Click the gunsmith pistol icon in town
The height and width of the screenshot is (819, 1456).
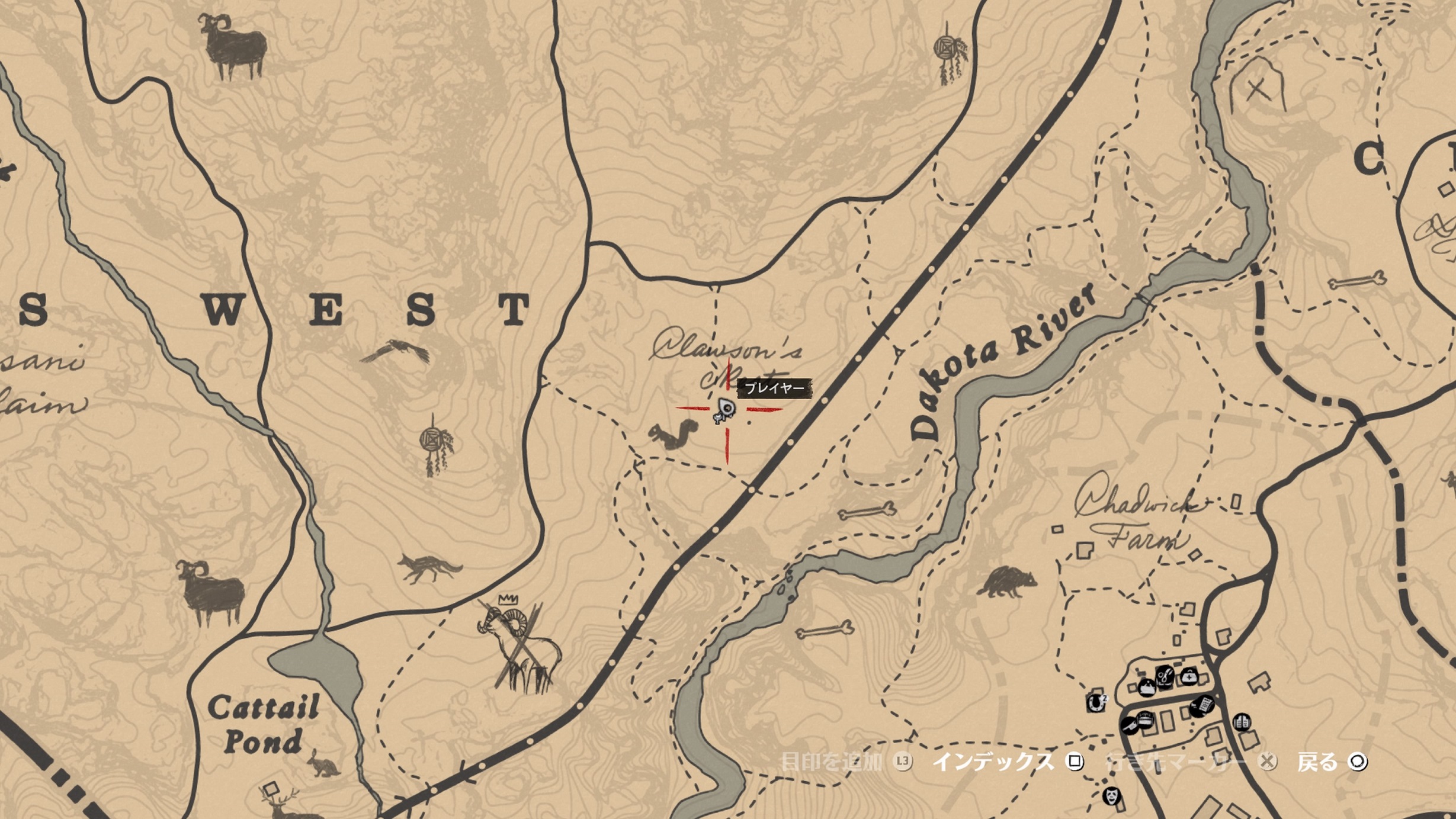1130,726
